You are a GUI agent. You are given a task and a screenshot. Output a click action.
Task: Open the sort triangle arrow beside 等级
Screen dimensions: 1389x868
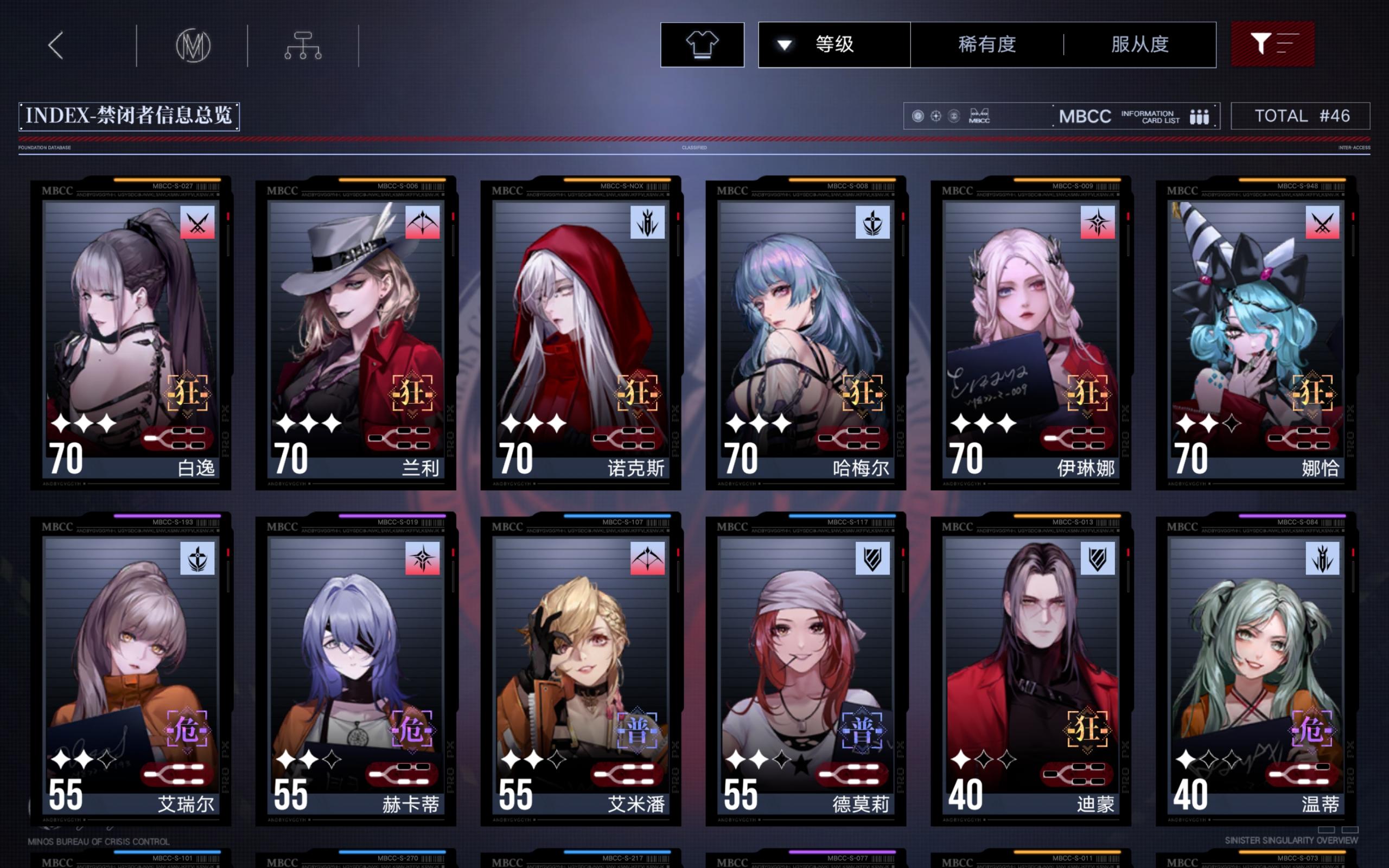tap(785, 45)
